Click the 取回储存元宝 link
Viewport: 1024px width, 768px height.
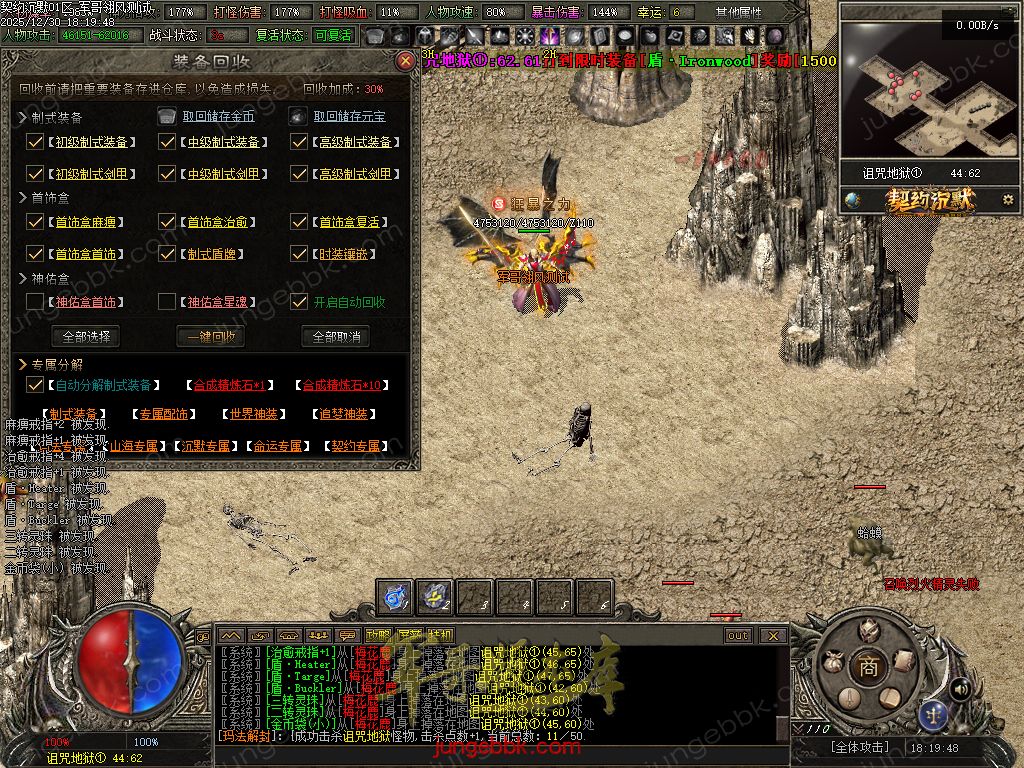(x=349, y=116)
